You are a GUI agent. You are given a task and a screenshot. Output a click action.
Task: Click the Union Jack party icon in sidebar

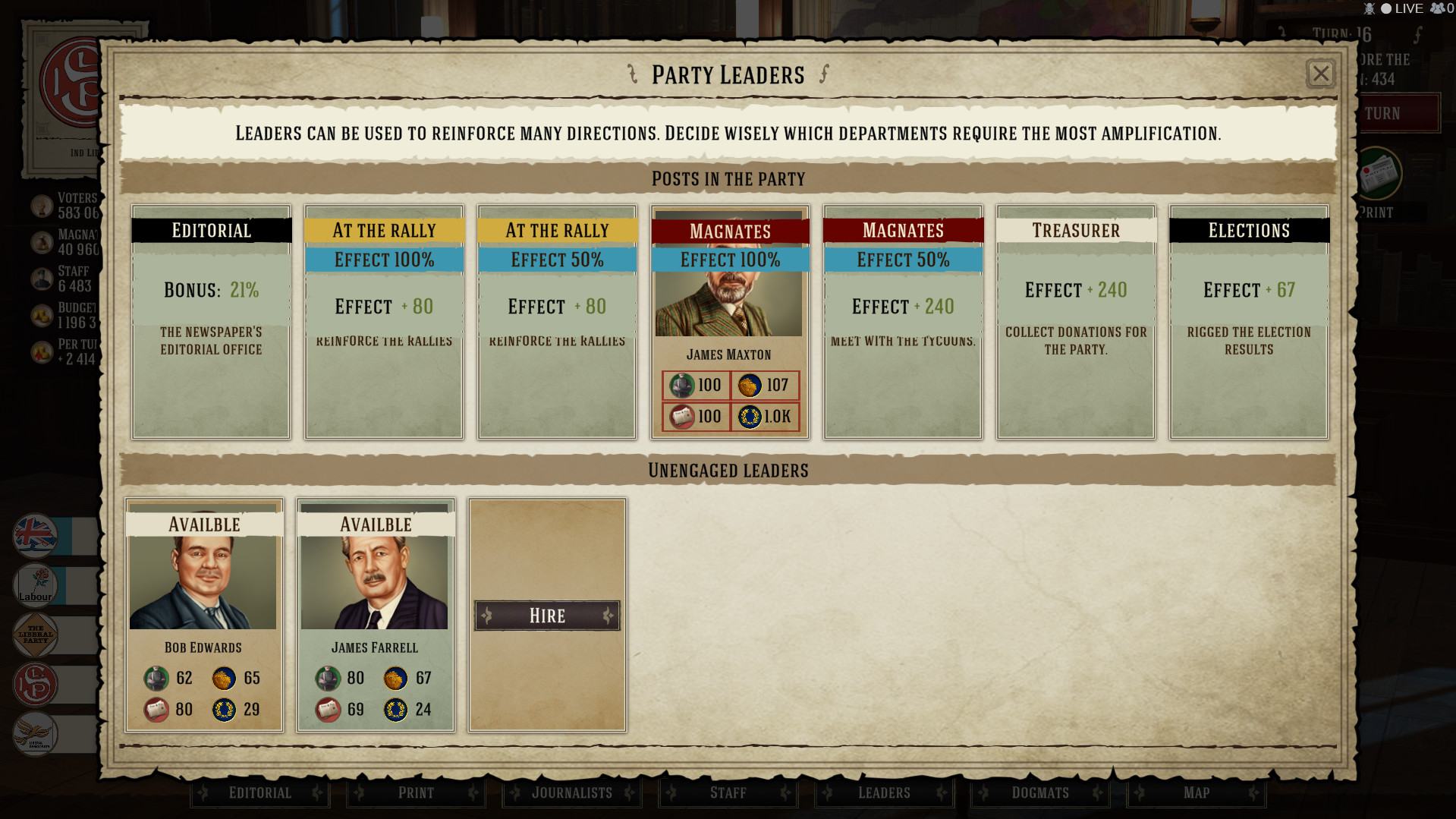click(x=35, y=537)
